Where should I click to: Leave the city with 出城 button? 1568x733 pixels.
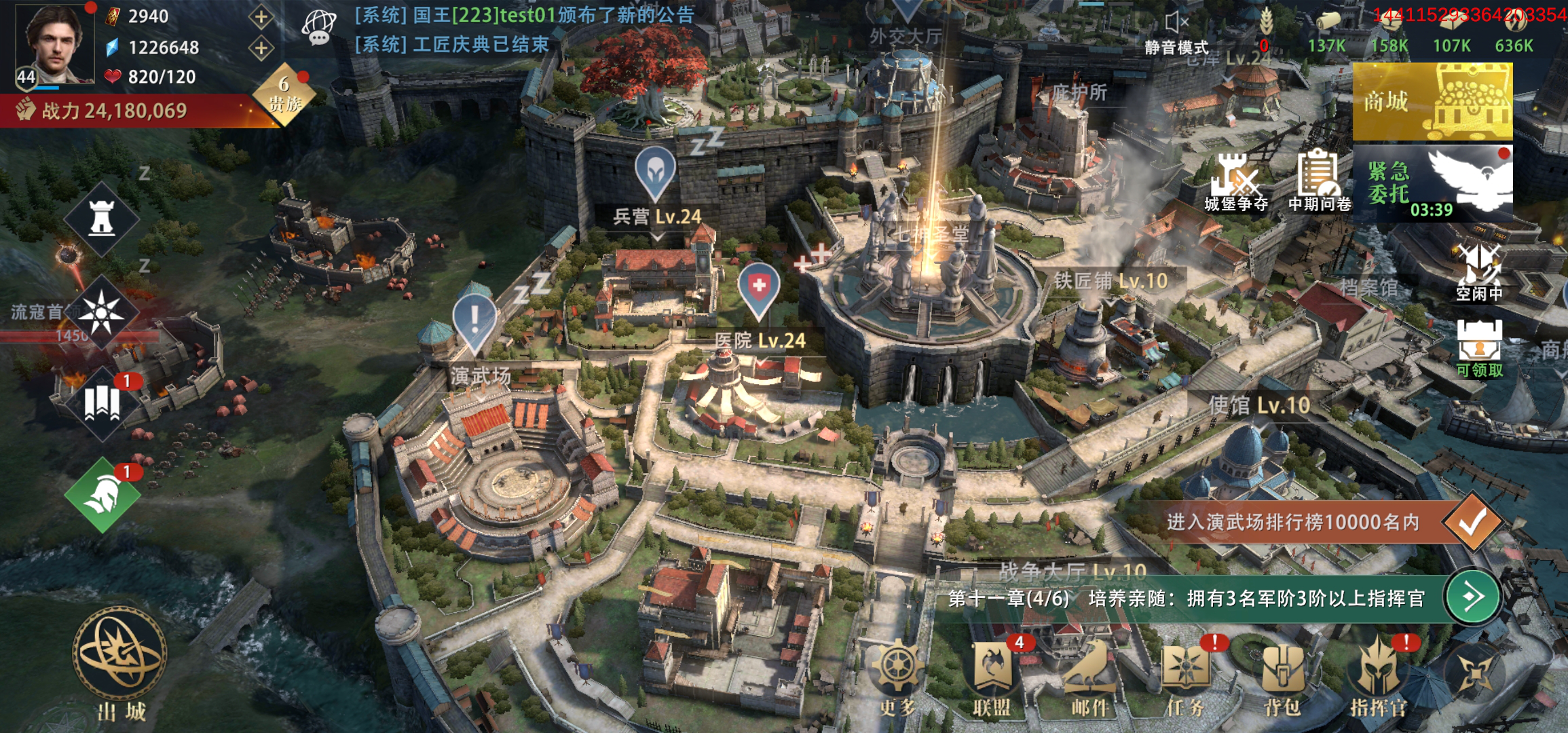(120, 662)
